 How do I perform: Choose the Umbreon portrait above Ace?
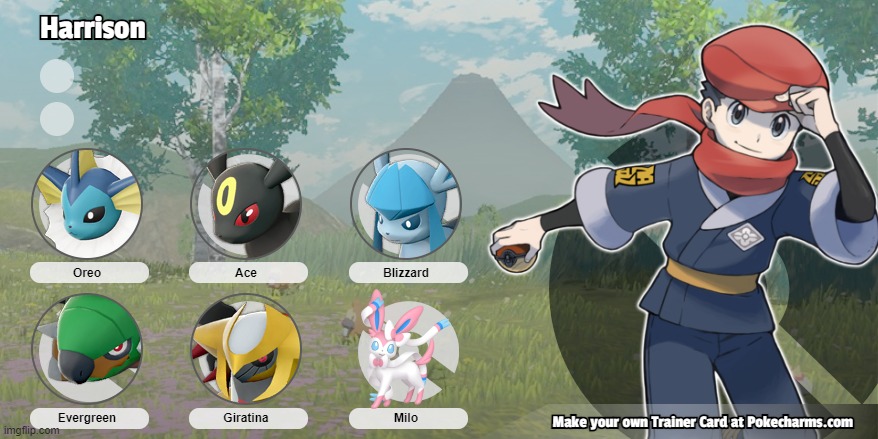coord(246,204)
